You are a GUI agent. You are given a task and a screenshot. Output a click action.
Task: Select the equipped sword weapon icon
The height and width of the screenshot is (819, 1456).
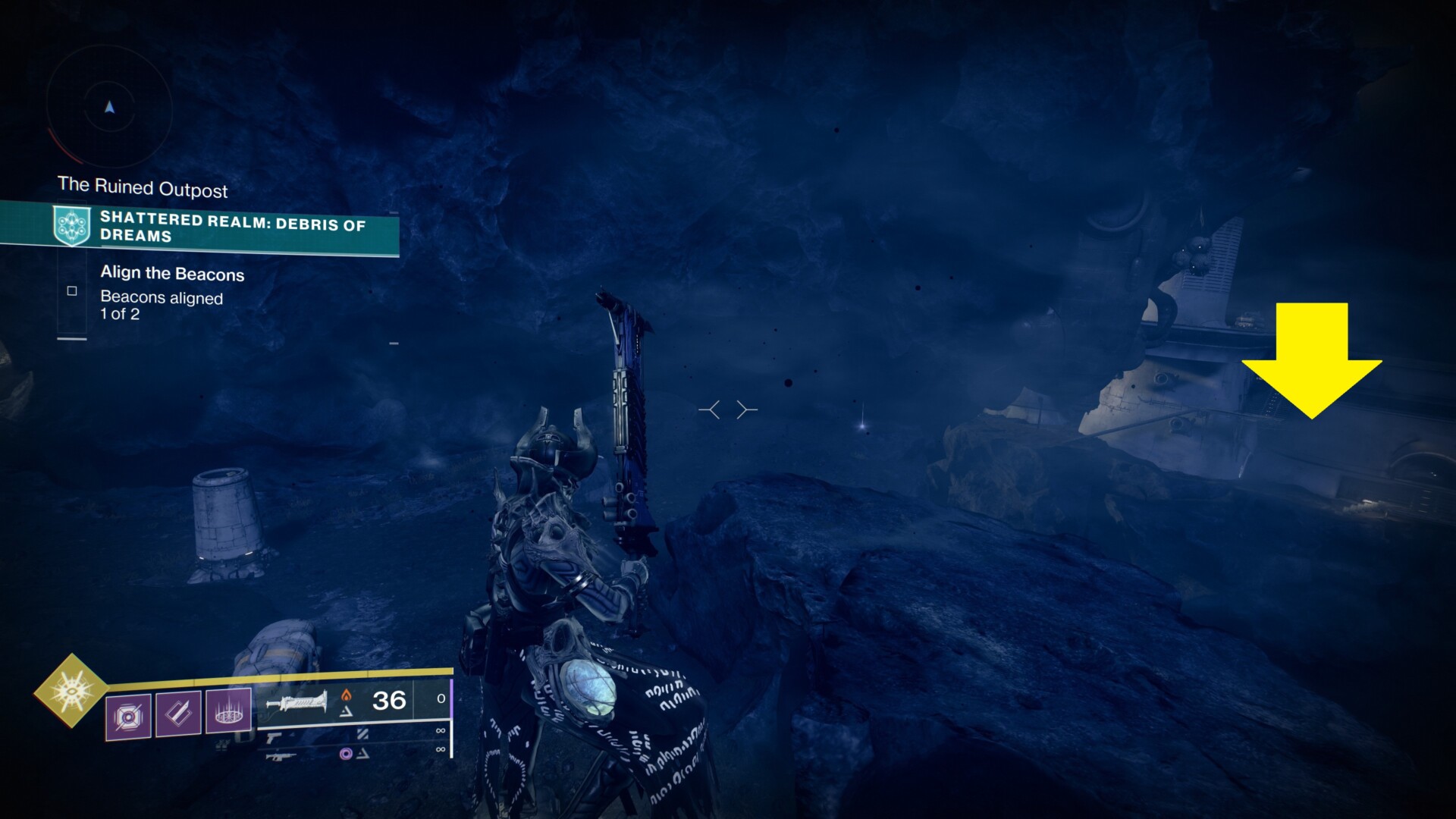[297, 702]
